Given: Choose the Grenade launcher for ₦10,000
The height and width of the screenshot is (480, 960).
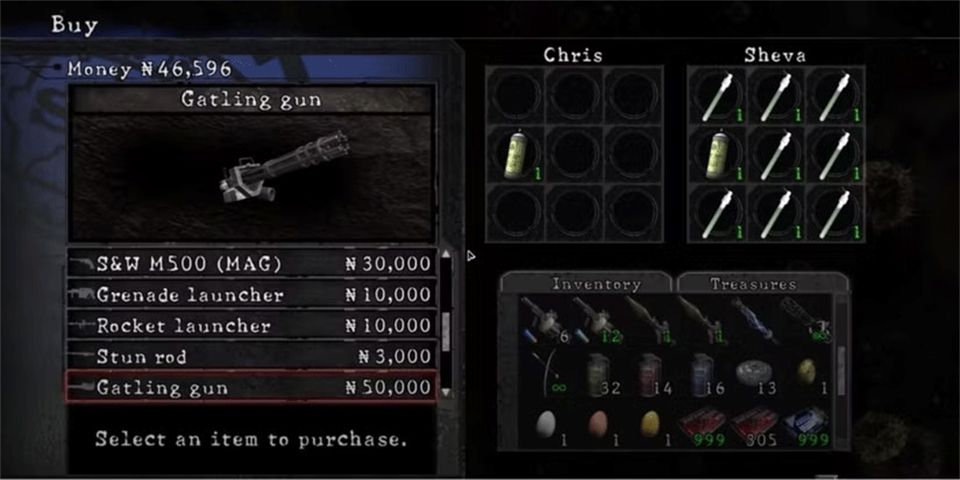Looking at the screenshot, I should 252,295.
